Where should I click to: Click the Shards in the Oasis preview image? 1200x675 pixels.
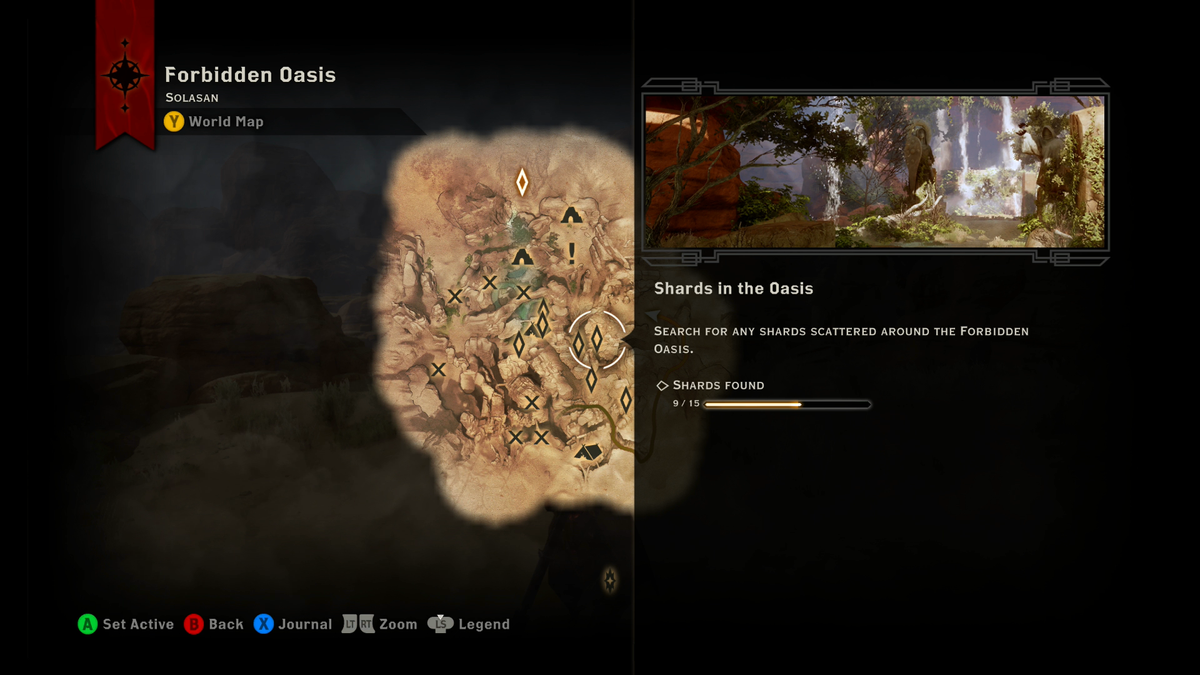875,172
